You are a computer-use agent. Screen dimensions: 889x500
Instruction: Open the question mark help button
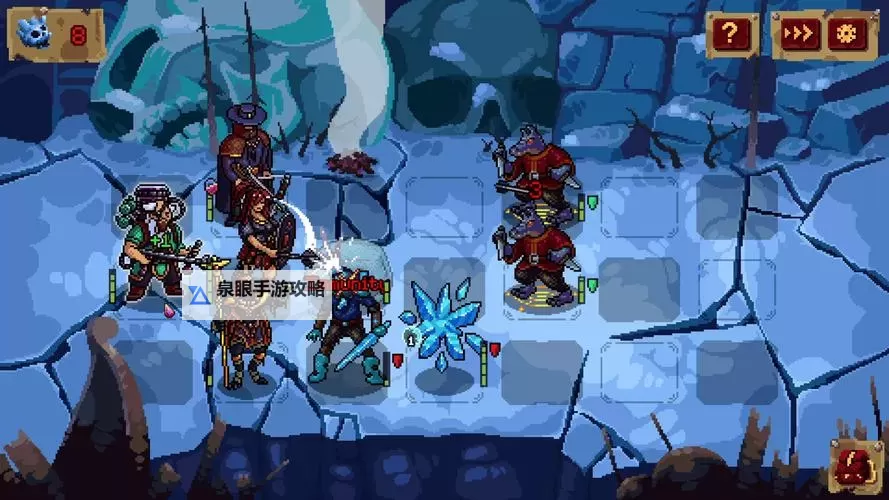731,36
